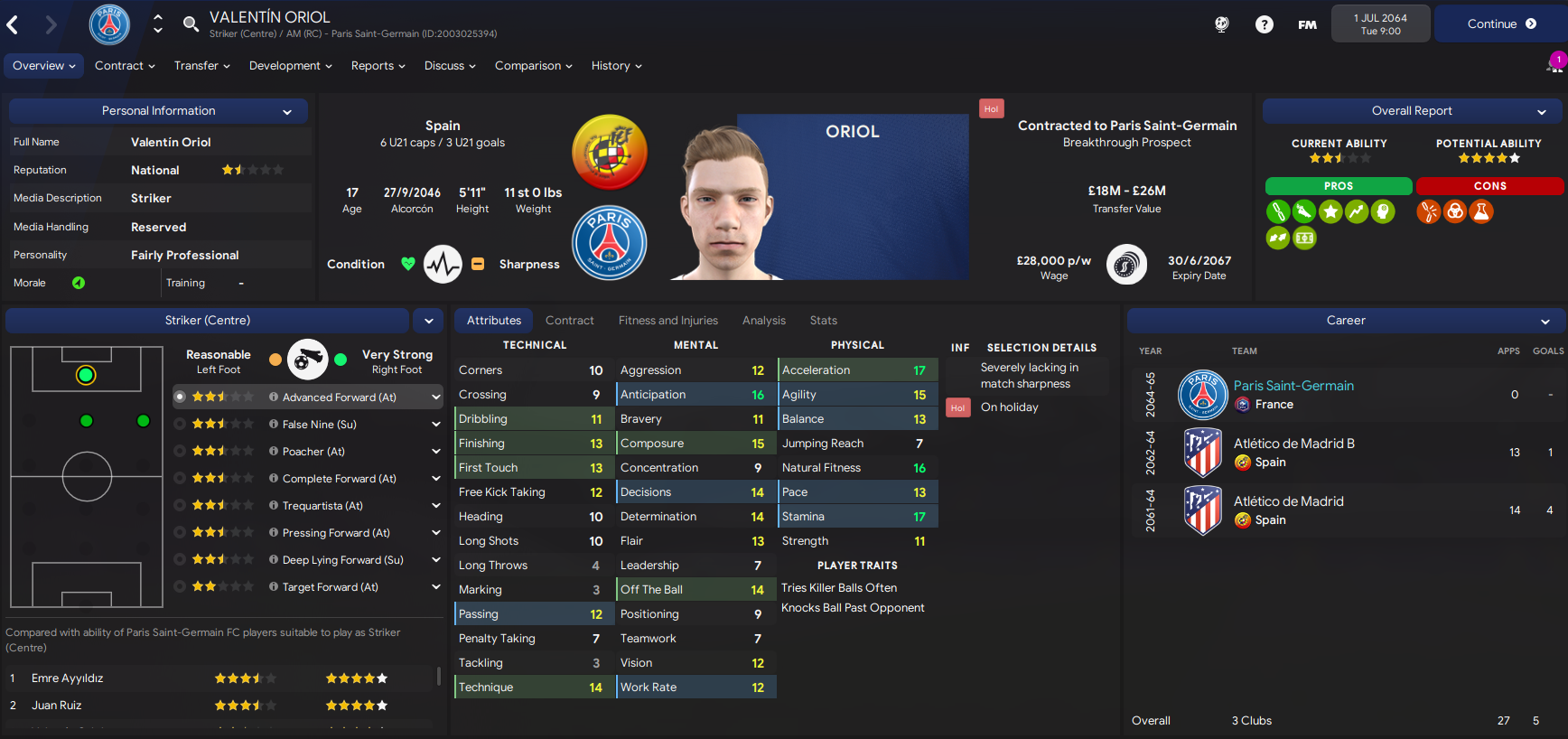The image size is (1568, 739).
Task: Switch to Fitness and Injuries tab
Action: point(667,321)
